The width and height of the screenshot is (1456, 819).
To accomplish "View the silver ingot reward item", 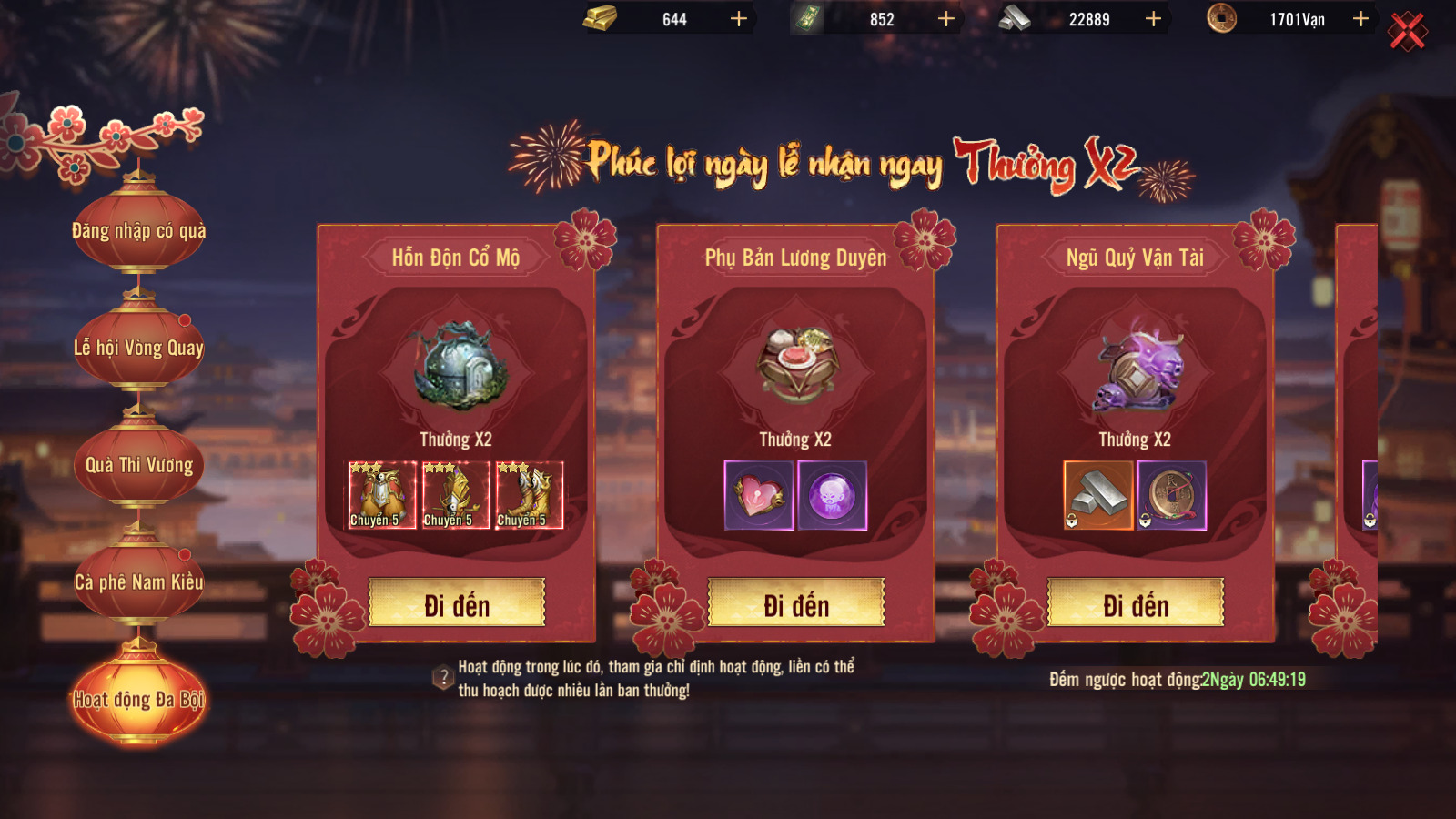I will pyautogui.click(x=1098, y=495).
